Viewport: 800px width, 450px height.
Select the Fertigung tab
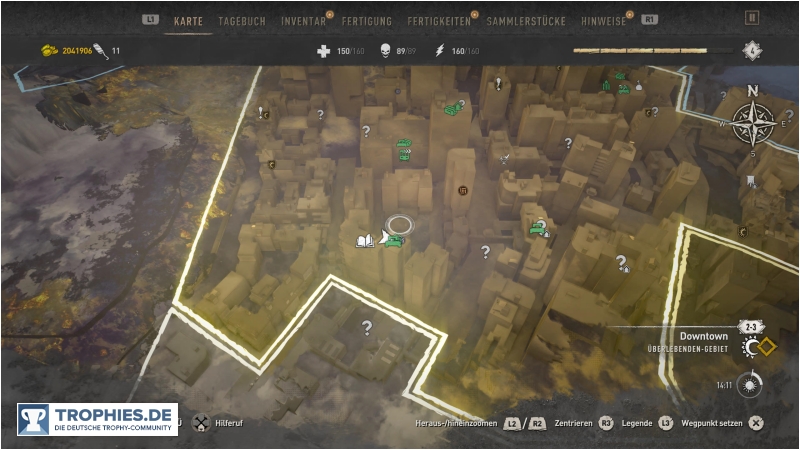point(366,20)
